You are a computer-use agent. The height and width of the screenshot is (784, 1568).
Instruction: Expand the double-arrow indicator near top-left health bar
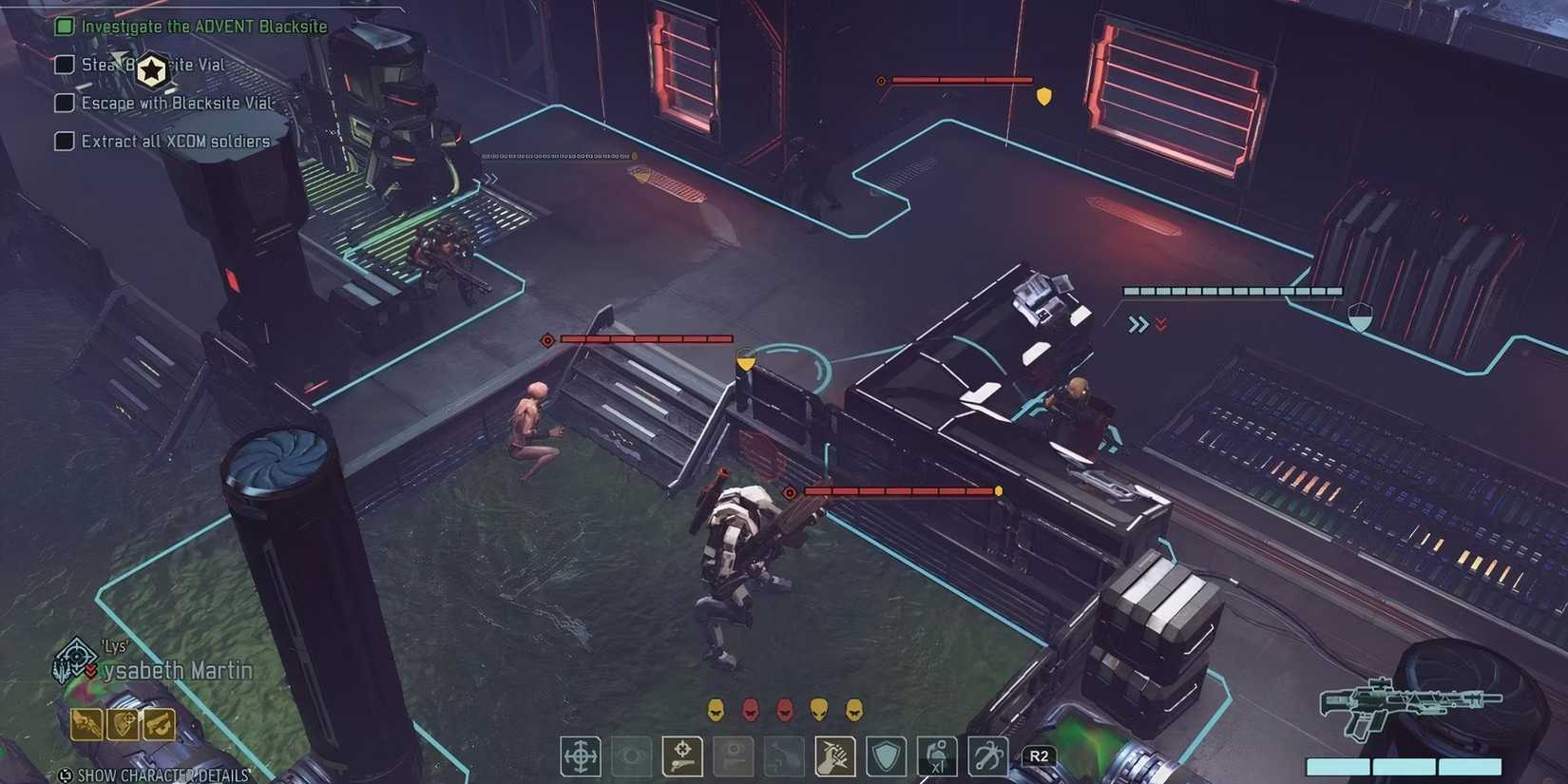492,177
